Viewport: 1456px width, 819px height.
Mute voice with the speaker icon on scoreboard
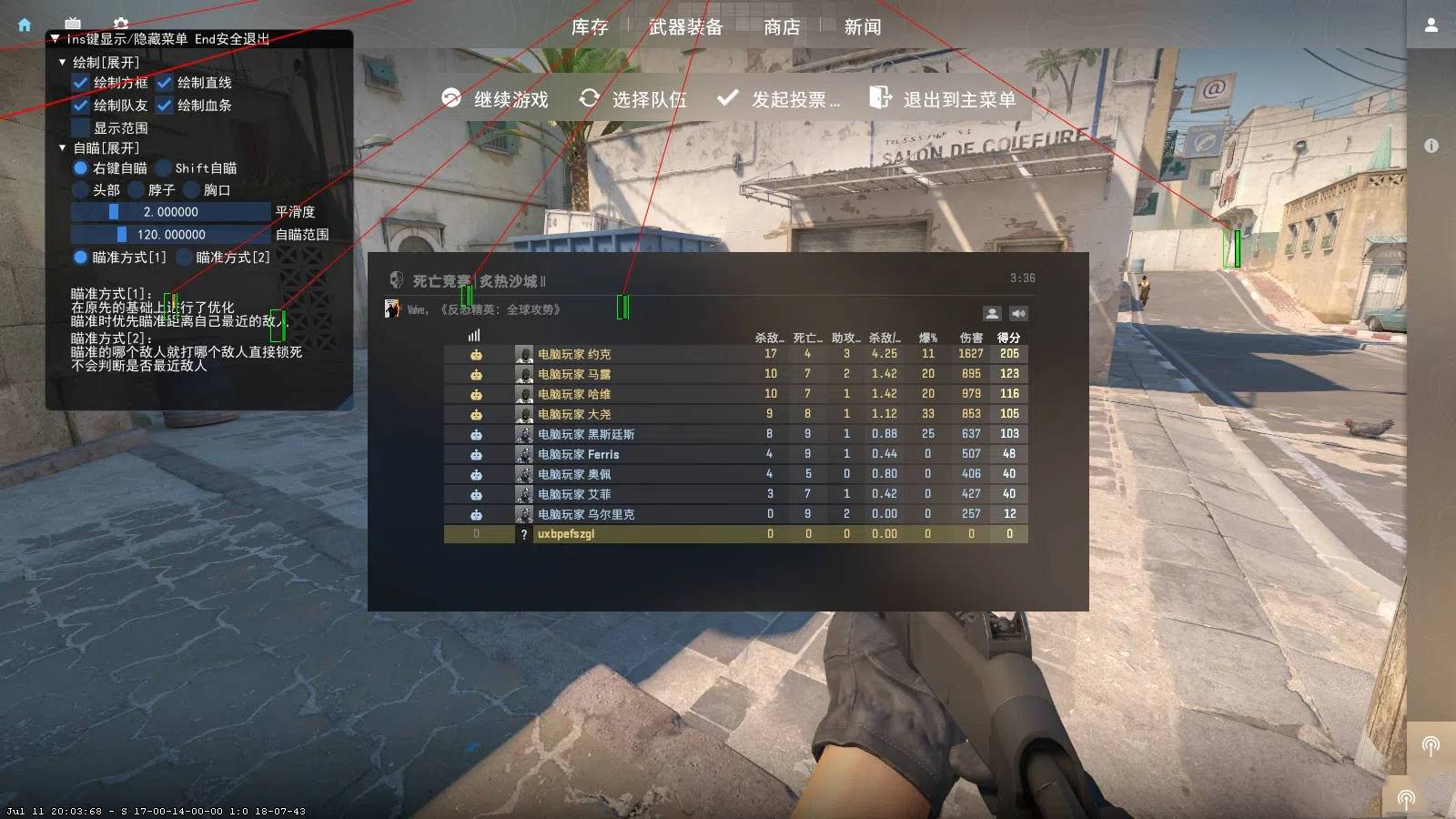(1017, 313)
